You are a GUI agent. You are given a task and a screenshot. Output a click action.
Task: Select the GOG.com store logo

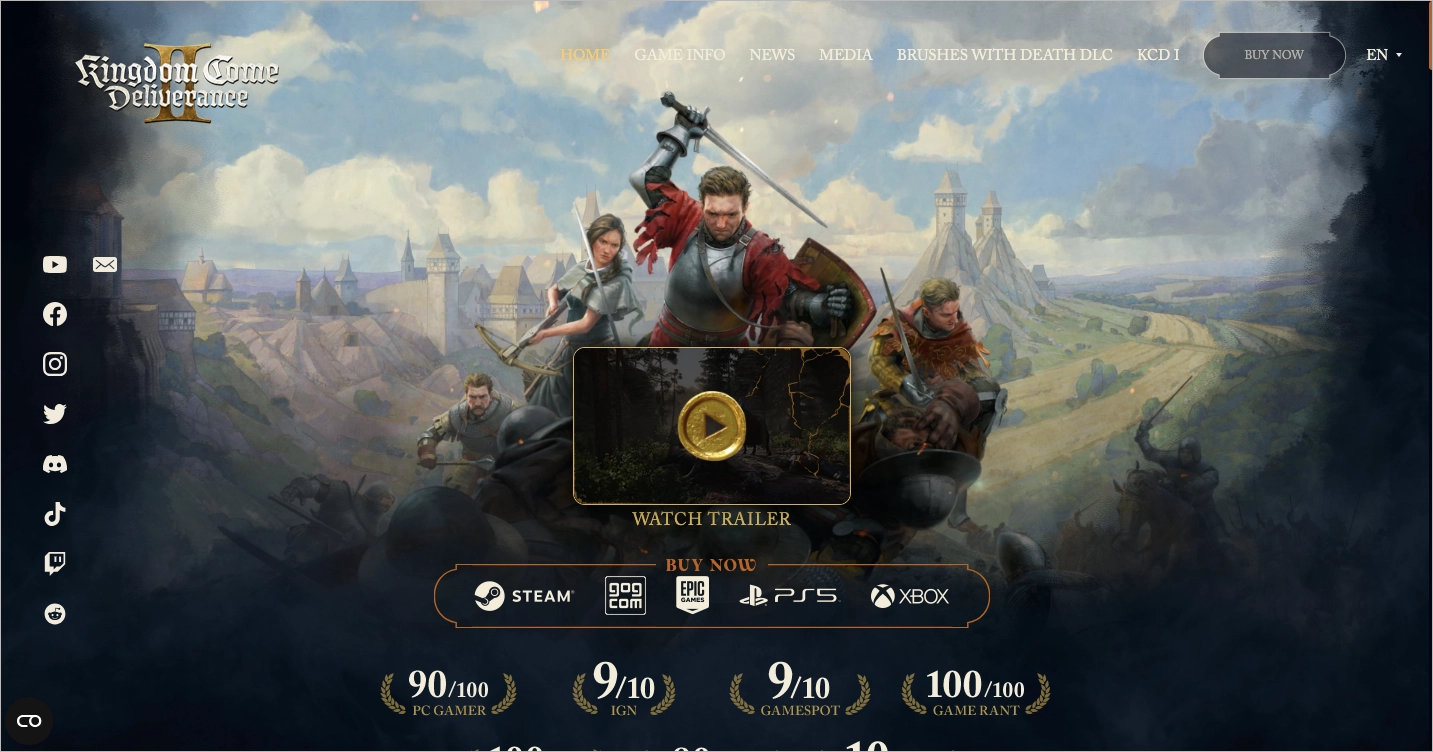pyautogui.click(x=625, y=595)
